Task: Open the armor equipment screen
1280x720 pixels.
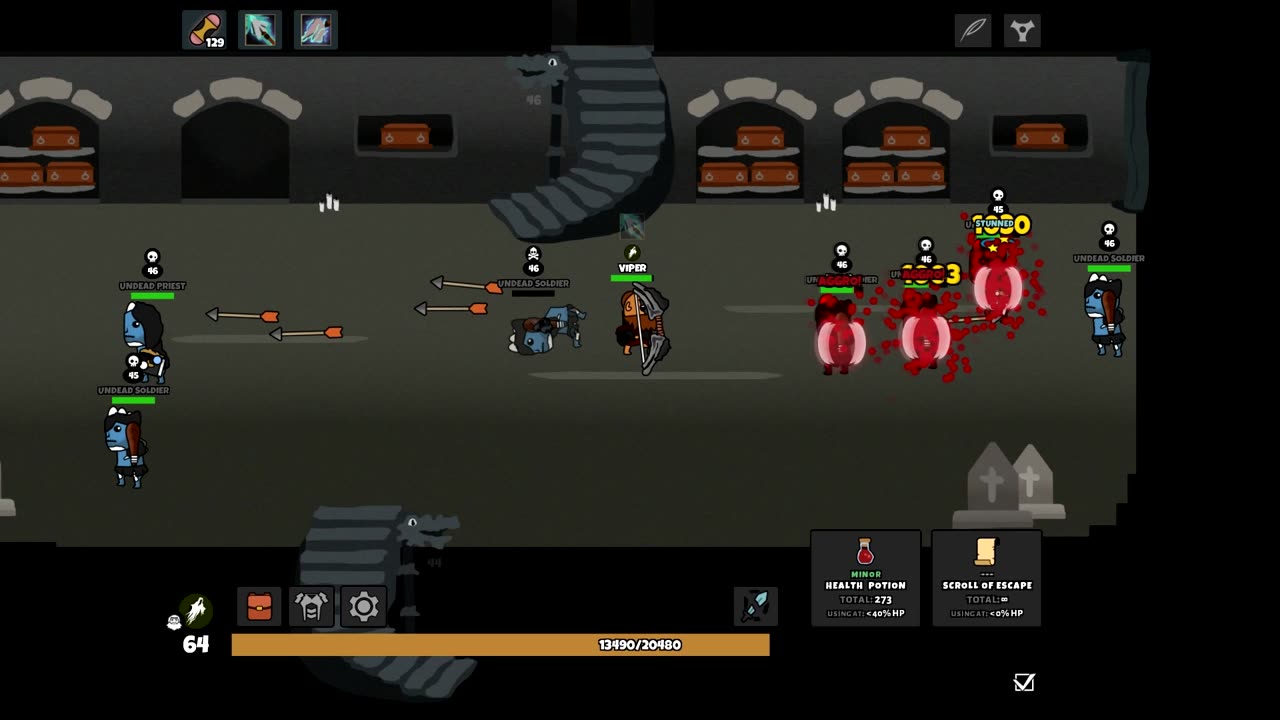Action: [x=311, y=606]
